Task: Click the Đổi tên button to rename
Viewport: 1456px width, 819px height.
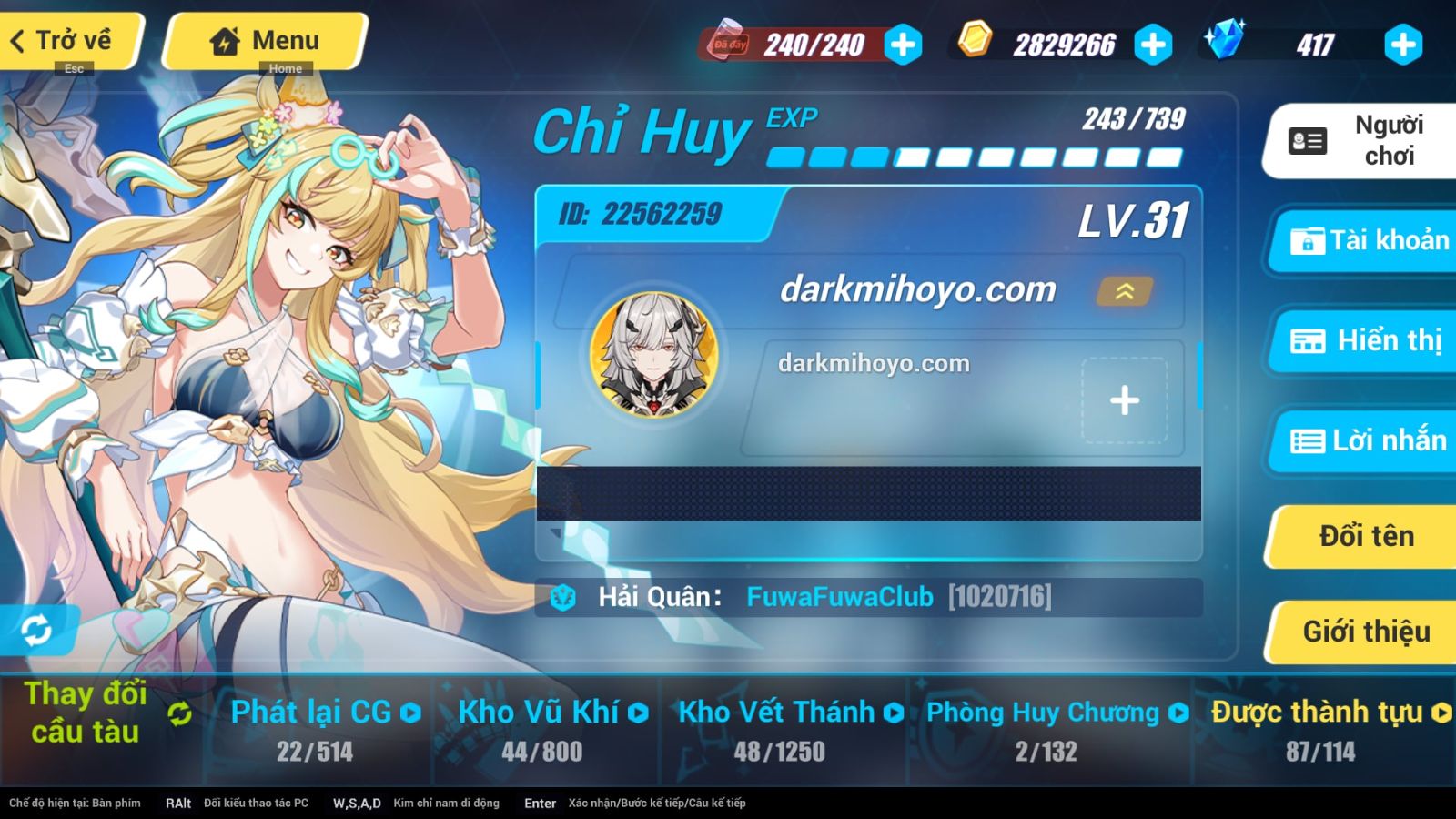Action: coord(1360,536)
